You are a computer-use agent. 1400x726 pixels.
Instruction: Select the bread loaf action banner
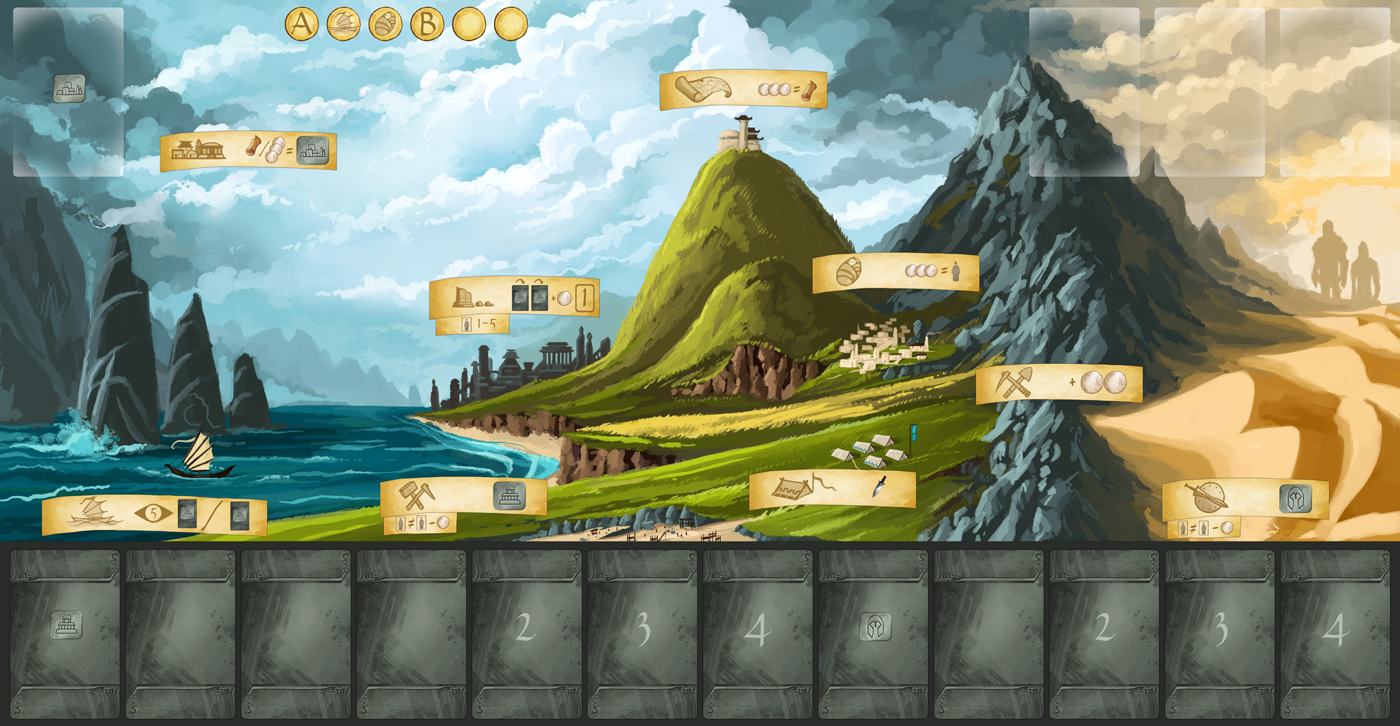[895, 272]
